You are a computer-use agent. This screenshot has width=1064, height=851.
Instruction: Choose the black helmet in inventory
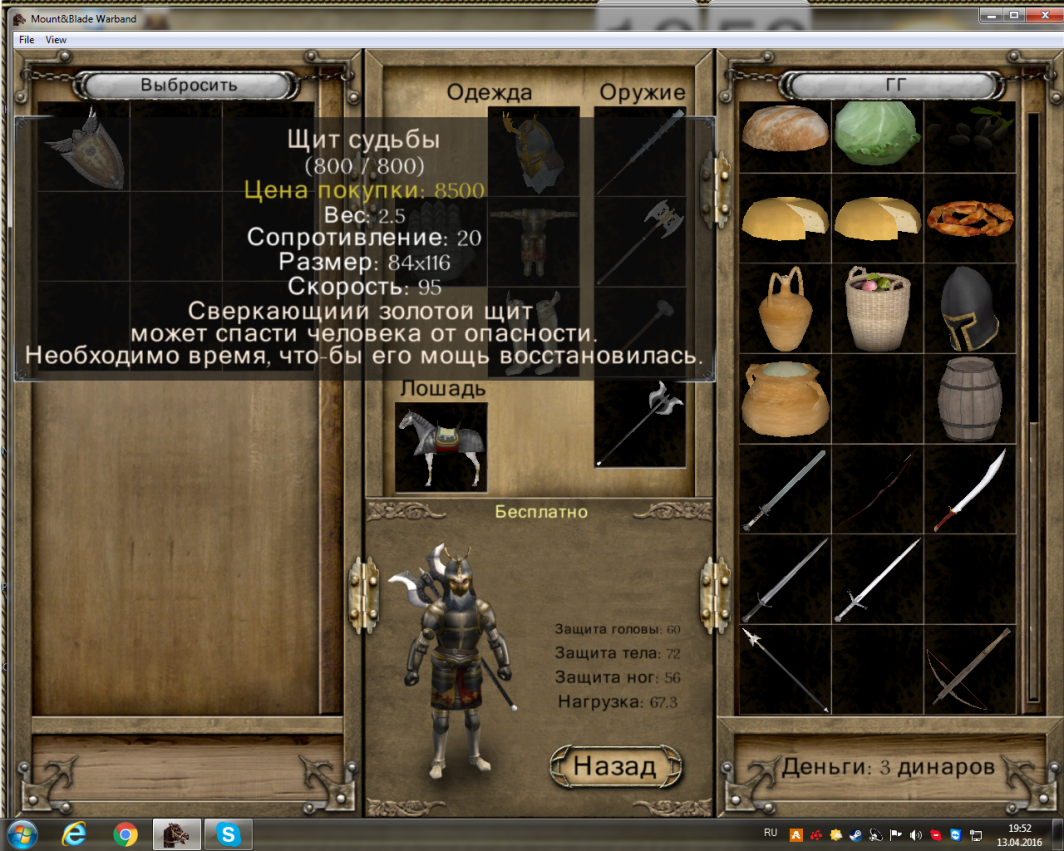coord(968,307)
